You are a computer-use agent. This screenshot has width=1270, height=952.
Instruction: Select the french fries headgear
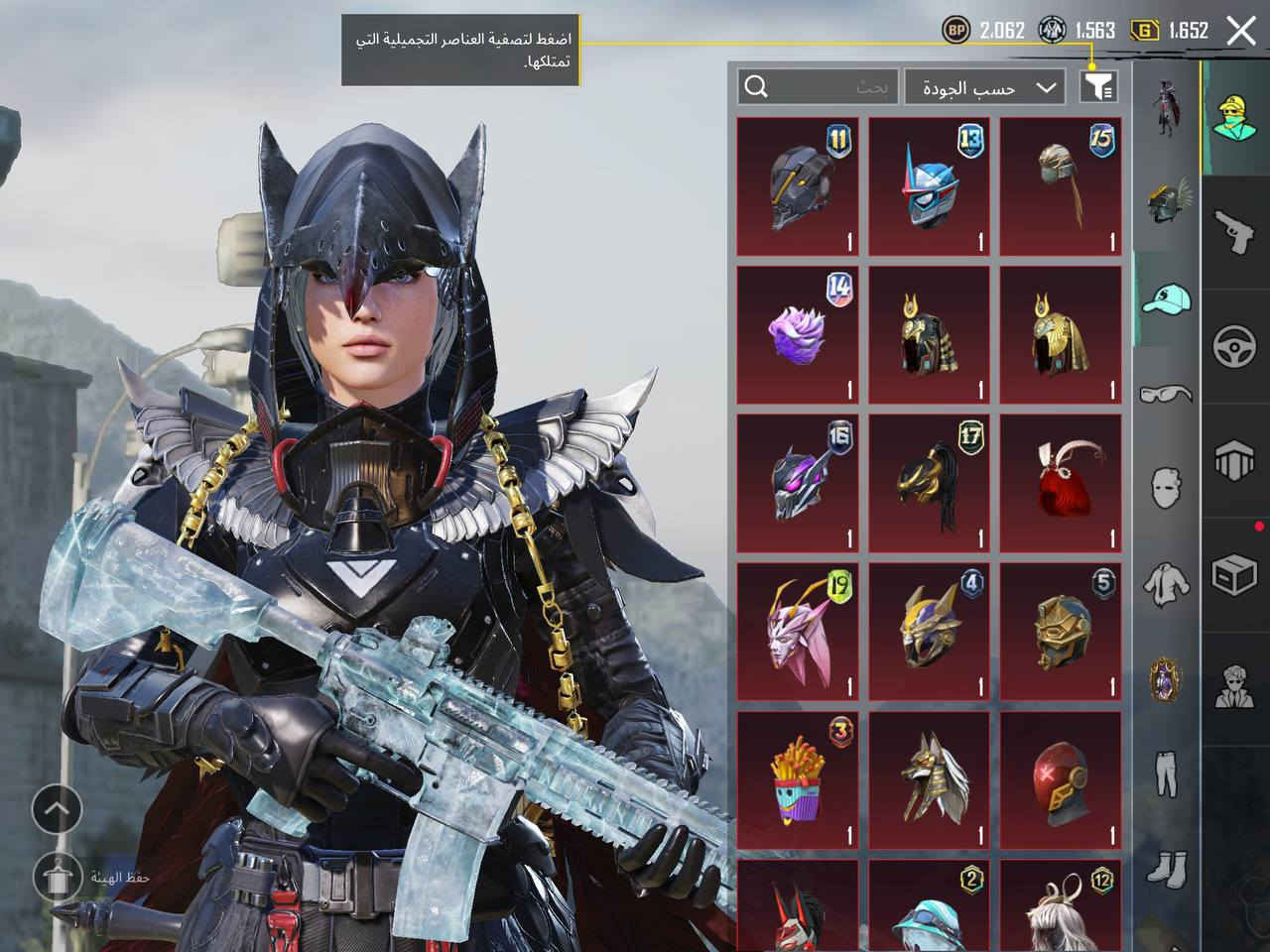[x=798, y=782]
